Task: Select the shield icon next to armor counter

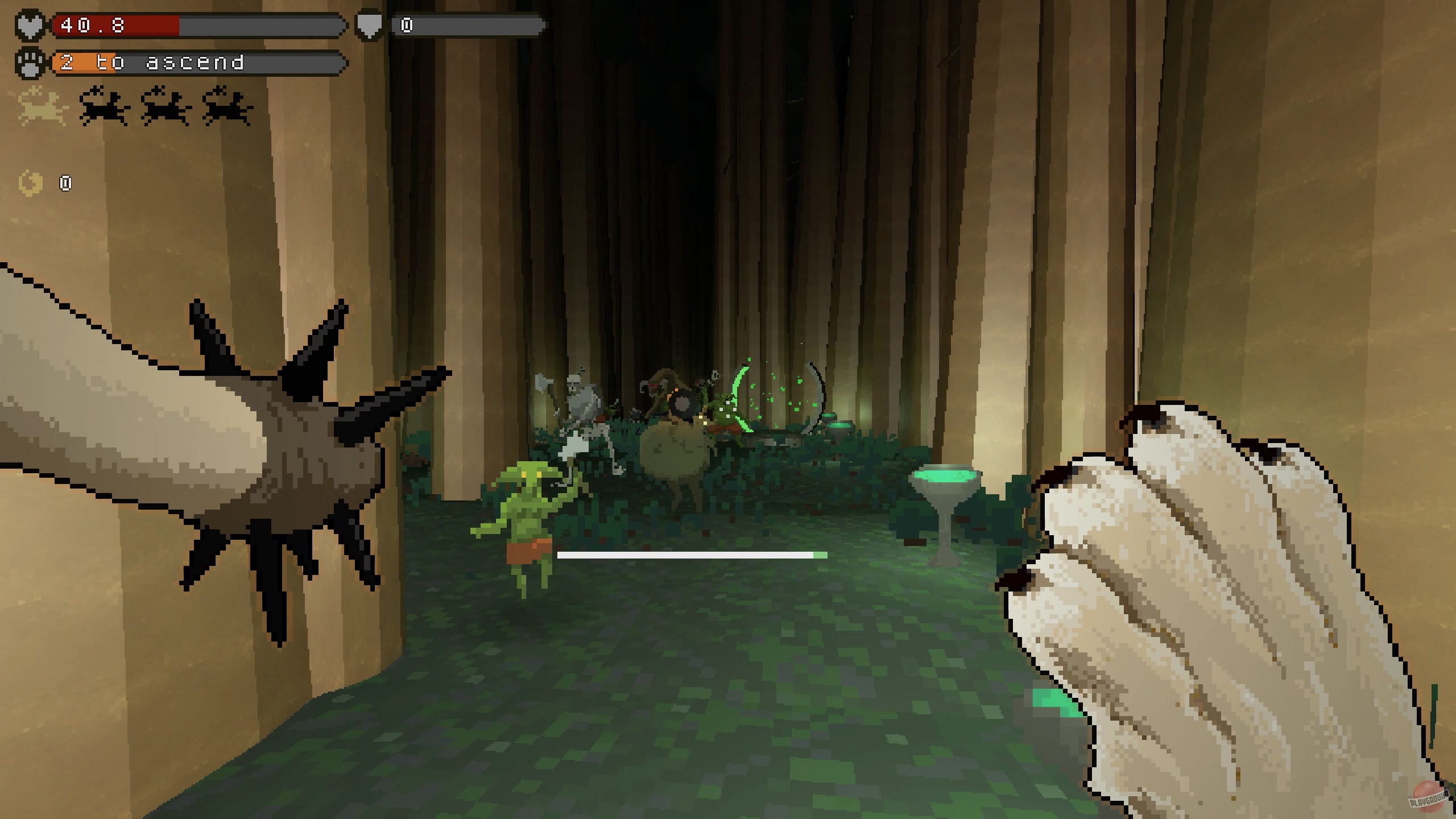Action: pyautogui.click(x=369, y=24)
